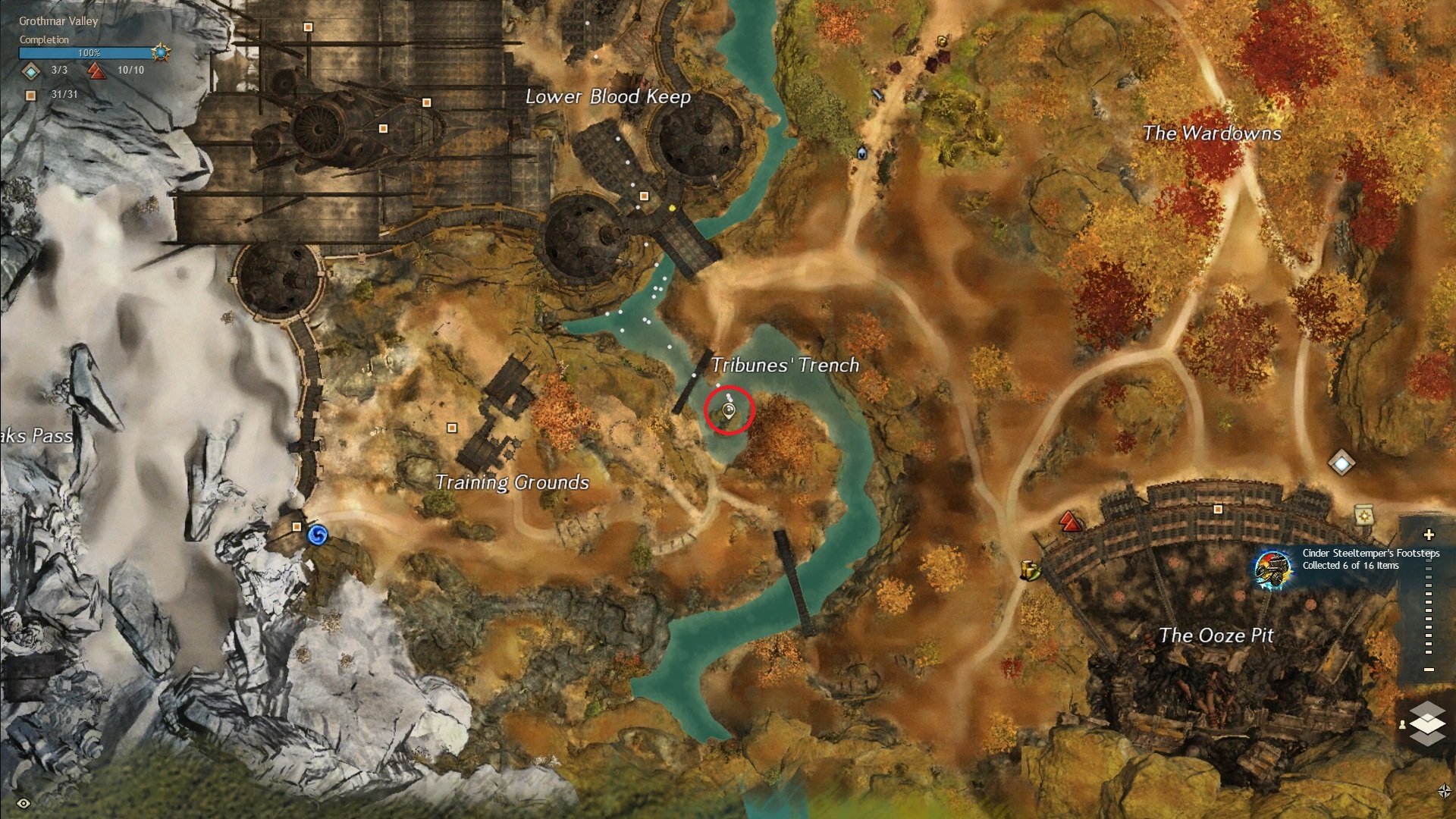Toggle the eye icon map display options
This screenshot has width=1456, height=819.
[x=24, y=803]
